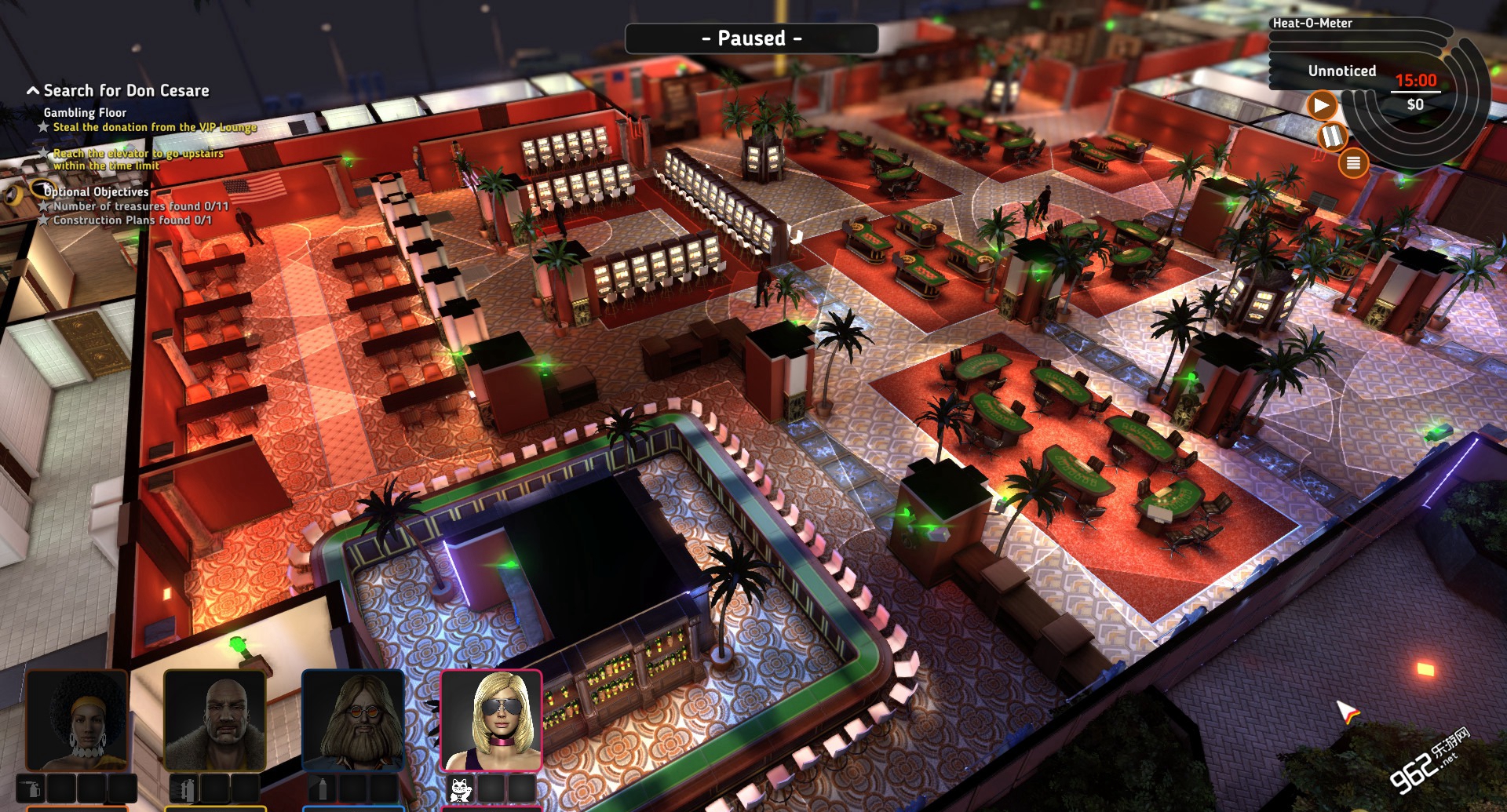Select the woman with afro portrait
The height and width of the screenshot is (812, 1507).
point(77,720)
